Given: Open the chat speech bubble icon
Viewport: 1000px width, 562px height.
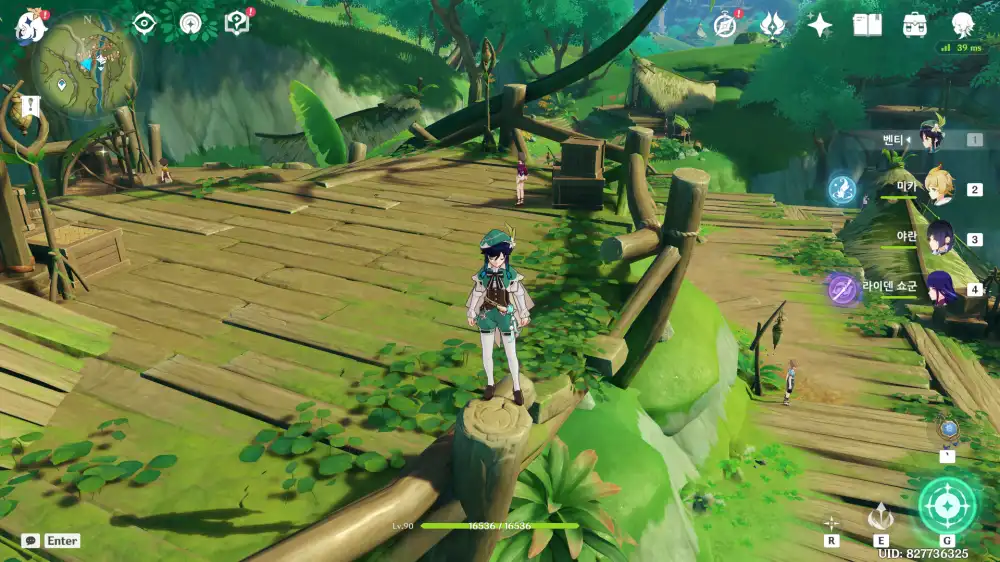Looking at the screenshot, I should tap(31, 541).
